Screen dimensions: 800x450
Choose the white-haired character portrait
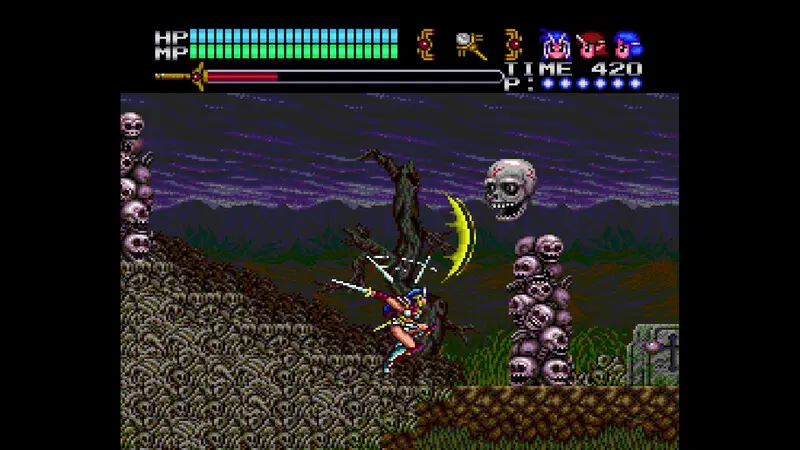click(x=553, y=44)
